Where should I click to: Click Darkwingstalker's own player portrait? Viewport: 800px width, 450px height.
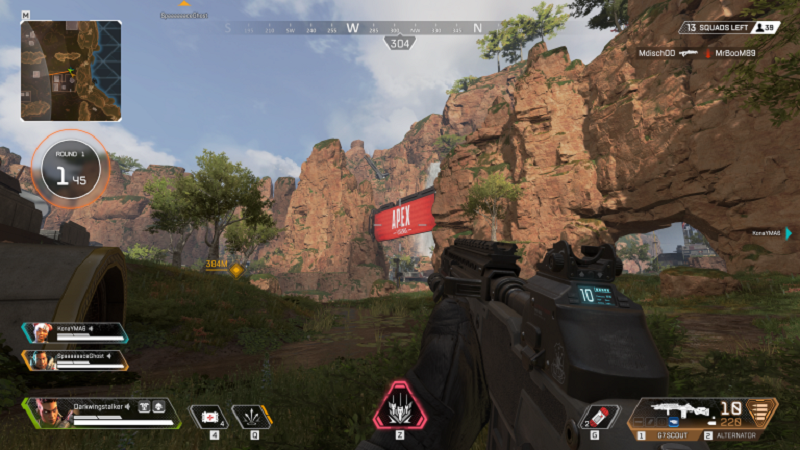pyautogui.click(x=48, y=411)
